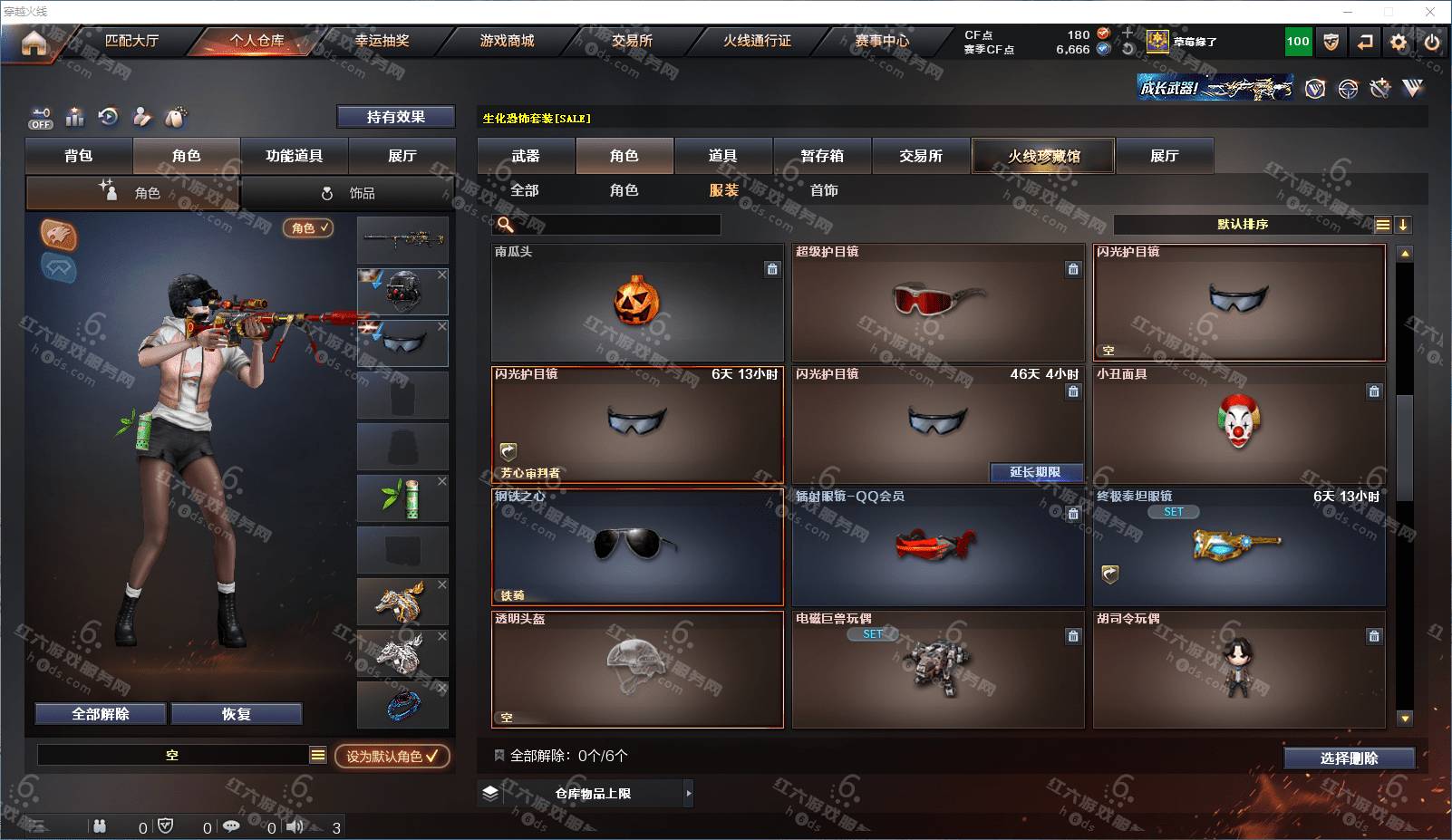The image size is (1452, 840).
Task: Click the 选择删除 button
Action: tap(1349, 758)
